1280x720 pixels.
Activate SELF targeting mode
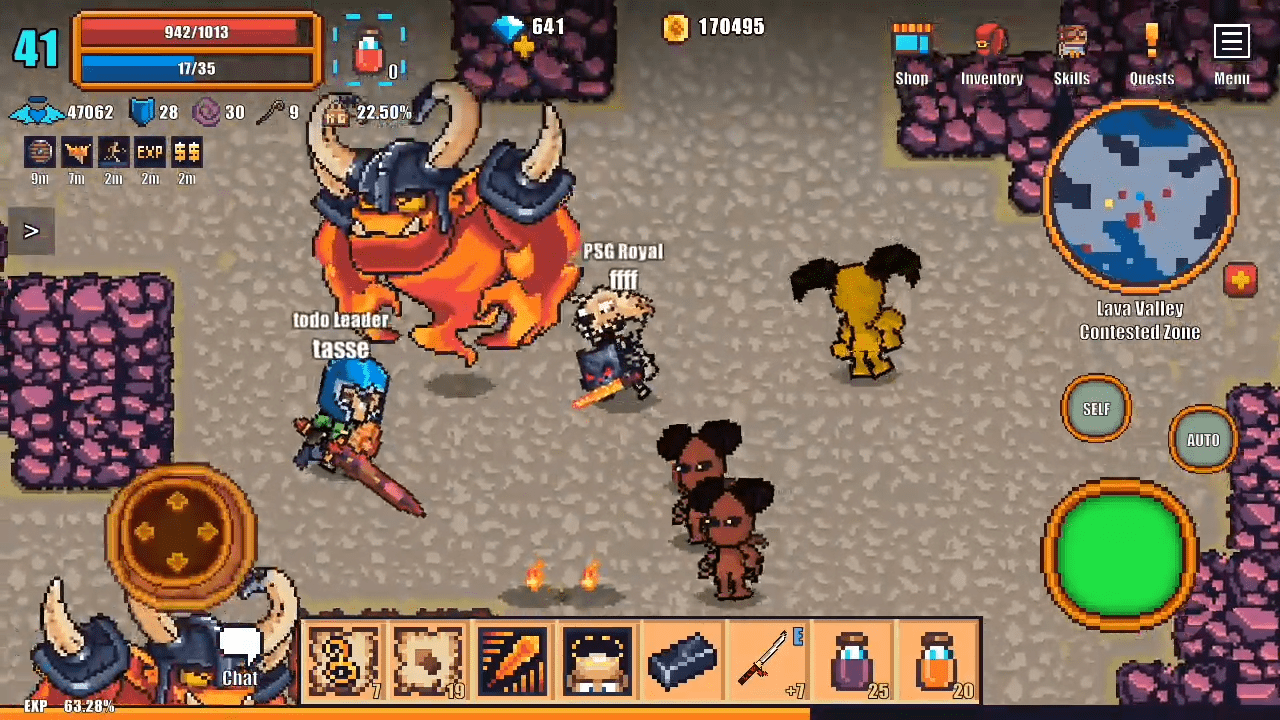click(x=1096, y=409)
